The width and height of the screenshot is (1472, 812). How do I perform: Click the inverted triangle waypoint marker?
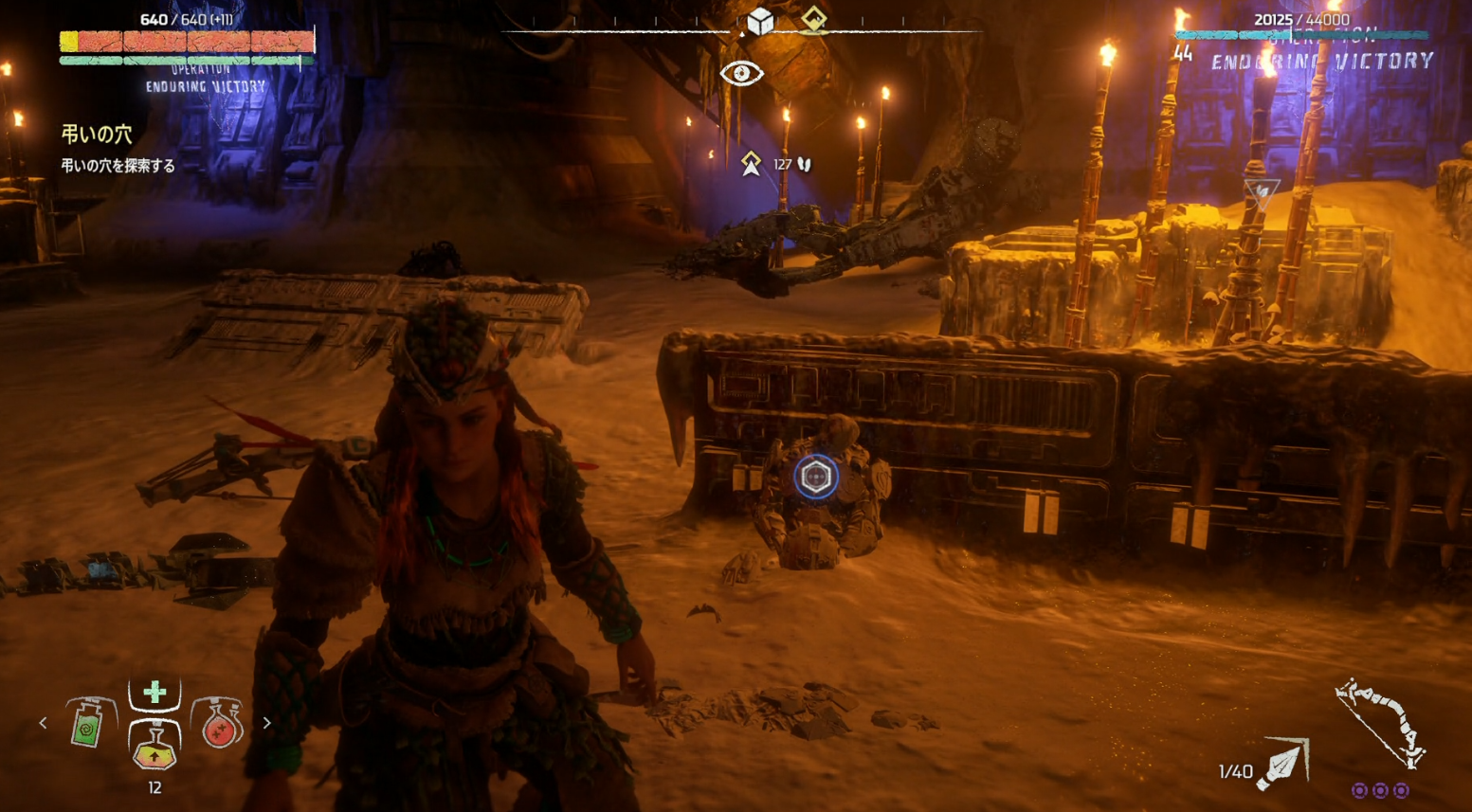click(x=1262, y=193)
